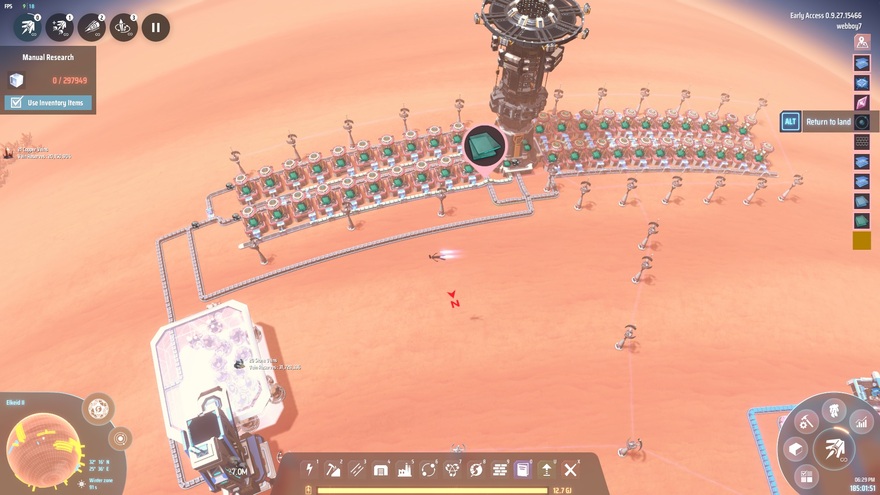880x495 pixels.
Task: Select the conveyor belt build category
Action: pos(357,469)
